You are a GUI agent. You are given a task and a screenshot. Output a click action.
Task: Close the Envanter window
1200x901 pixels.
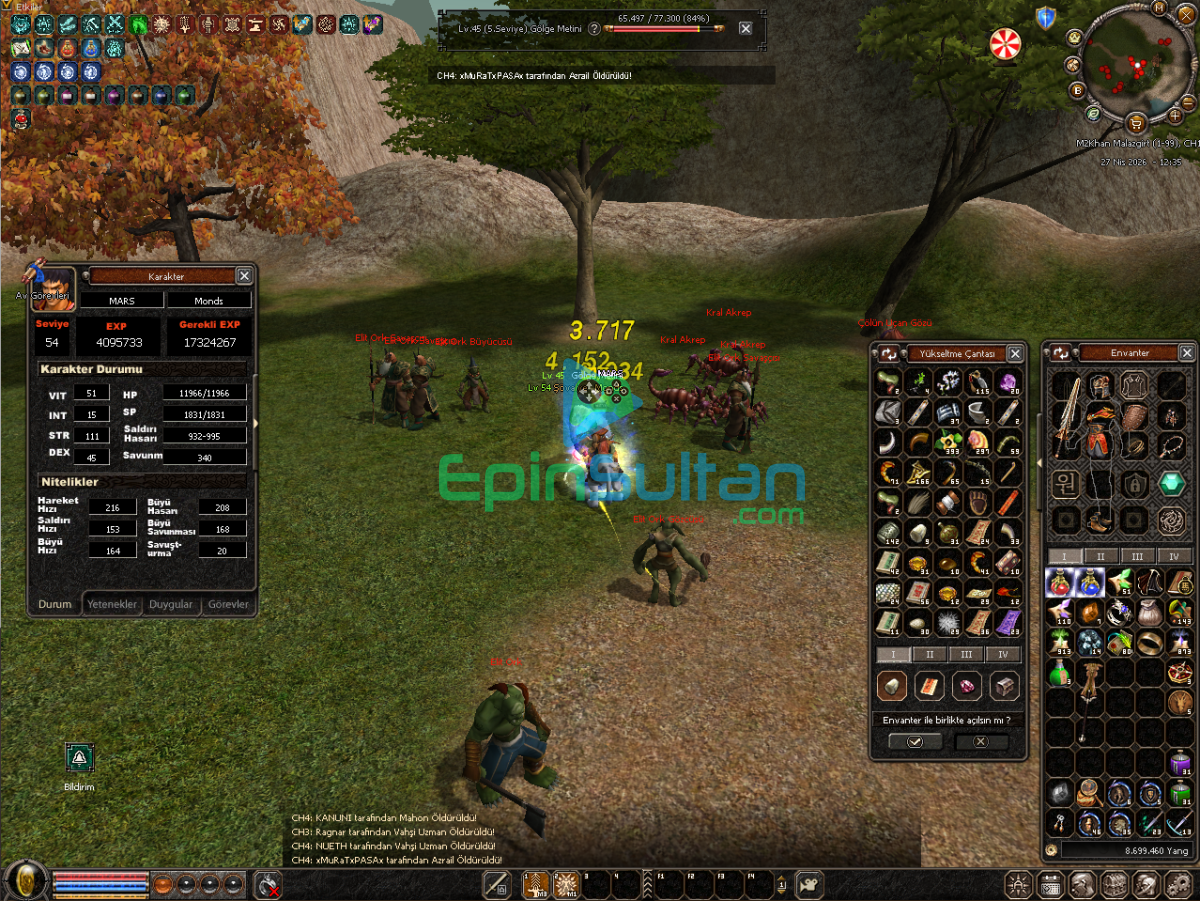point(1186,353)
